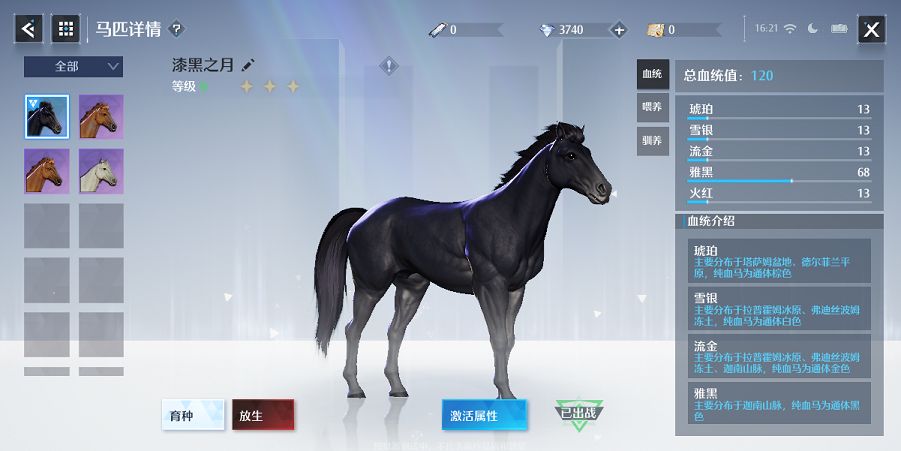Add more diamonds with plus button
The height and width of the screenshot is (451, 901).
[618, 30]
